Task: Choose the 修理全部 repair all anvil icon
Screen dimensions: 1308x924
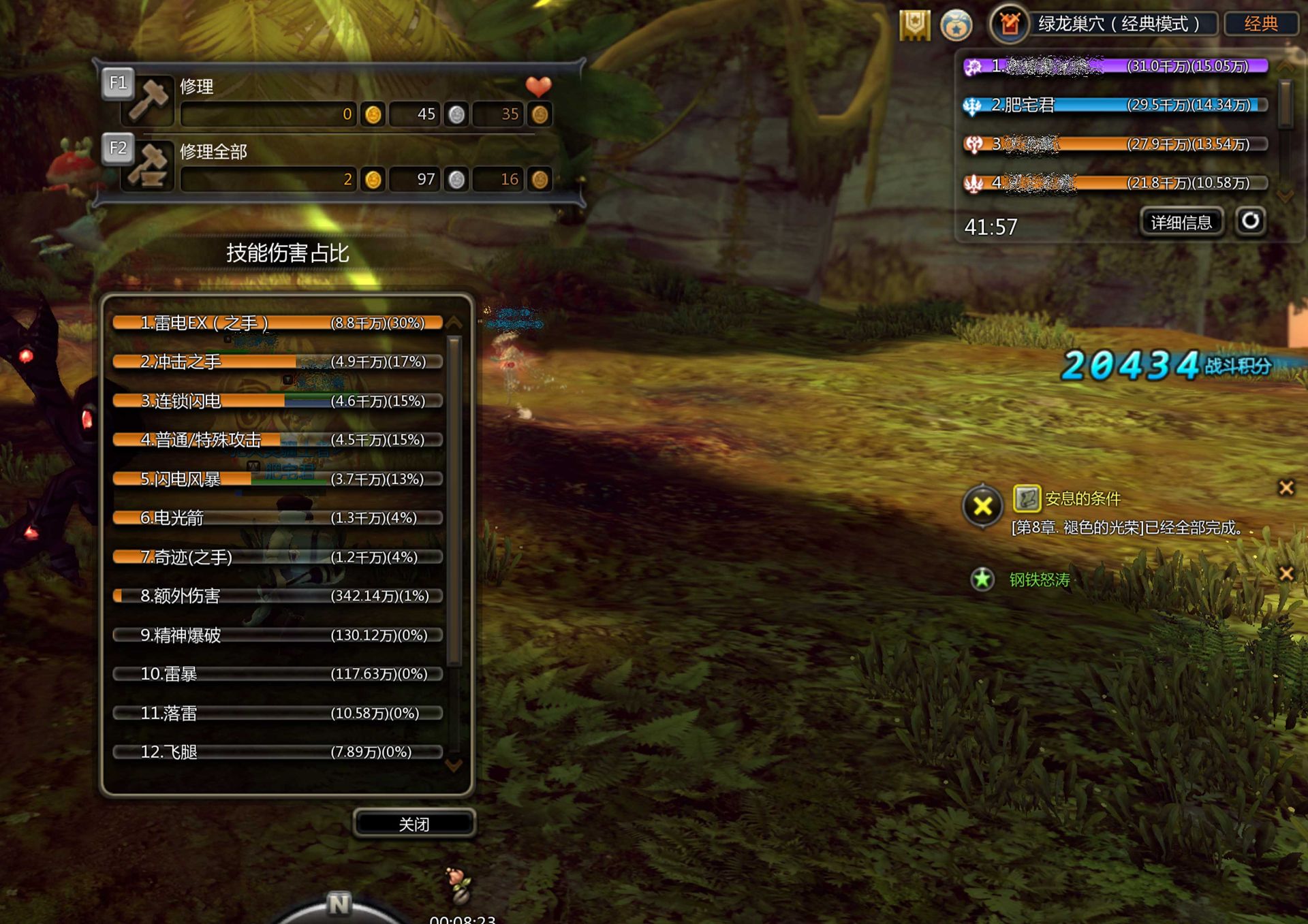Action: [x=150, y=167]
